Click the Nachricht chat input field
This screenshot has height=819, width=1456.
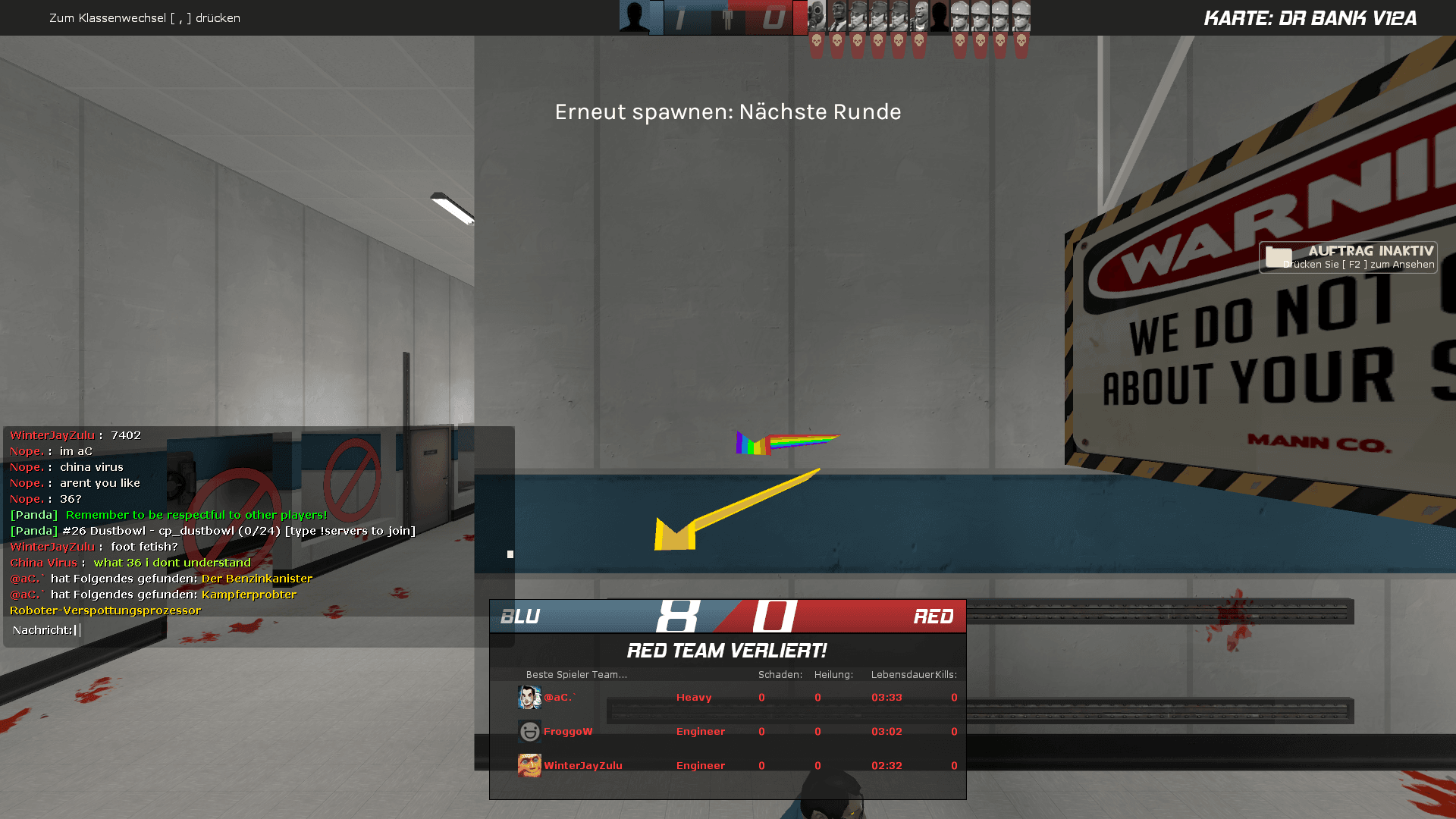tap(258, 630)
